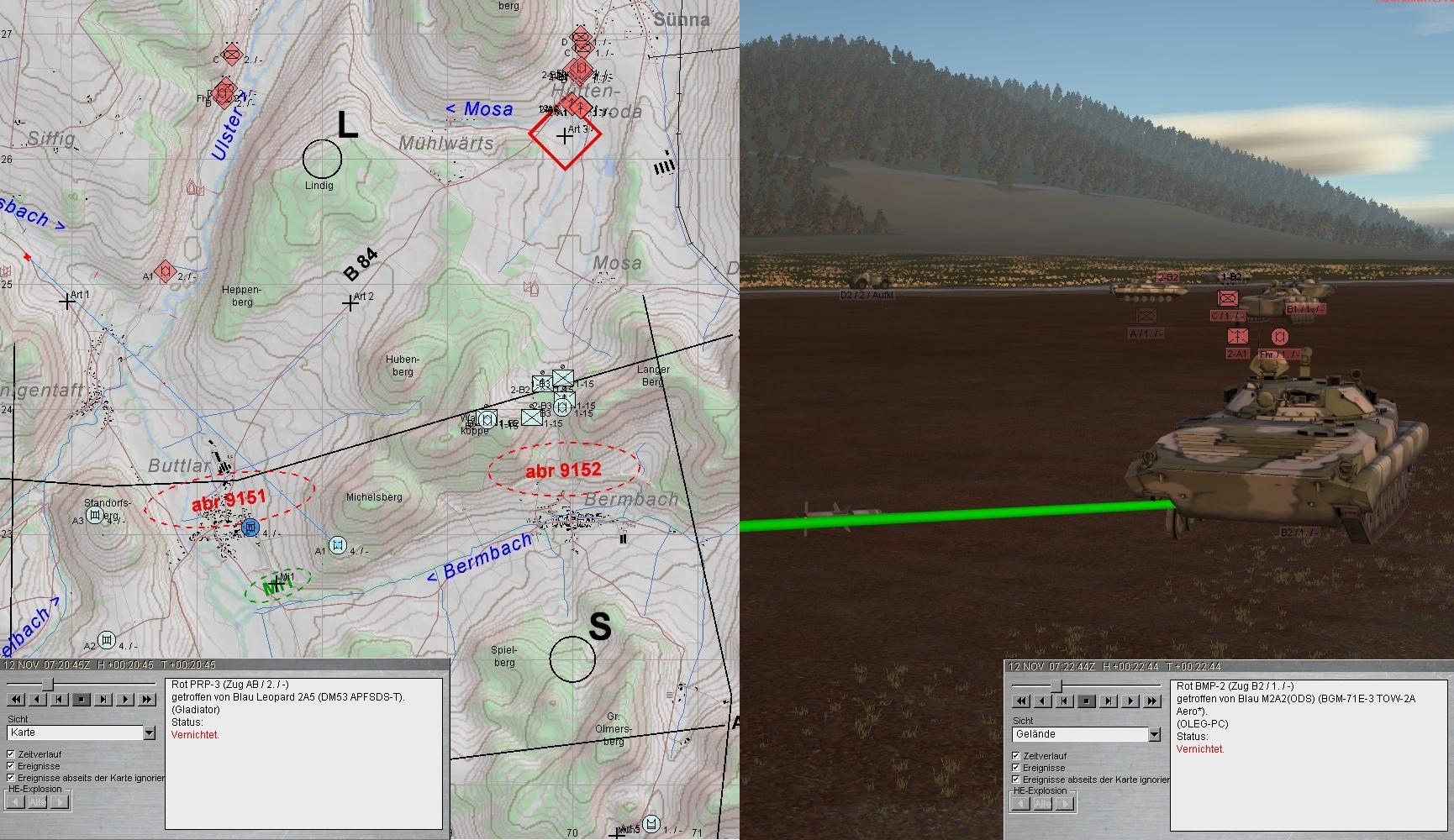Stop playback in the Gelände replay panel
This screenshot has height=840, width=1454.
[x=1086, y=701]
